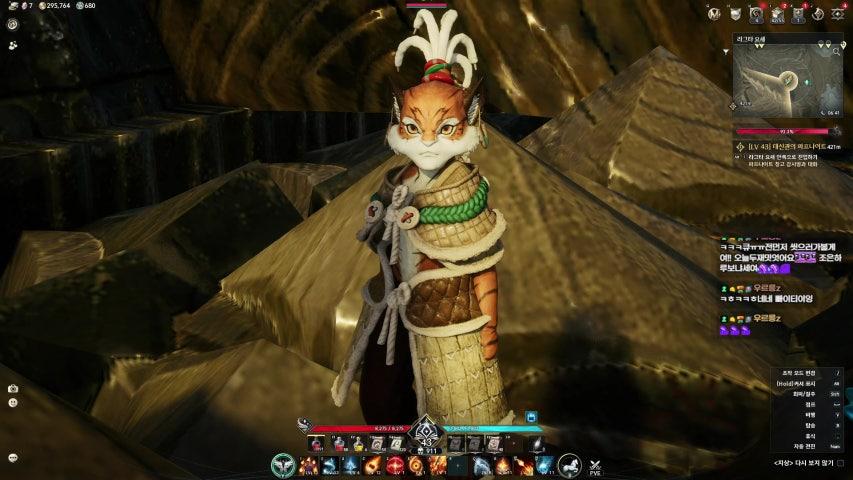Click the blue icon above the cyan bar

pyautogui.click(x=531, y=417)
